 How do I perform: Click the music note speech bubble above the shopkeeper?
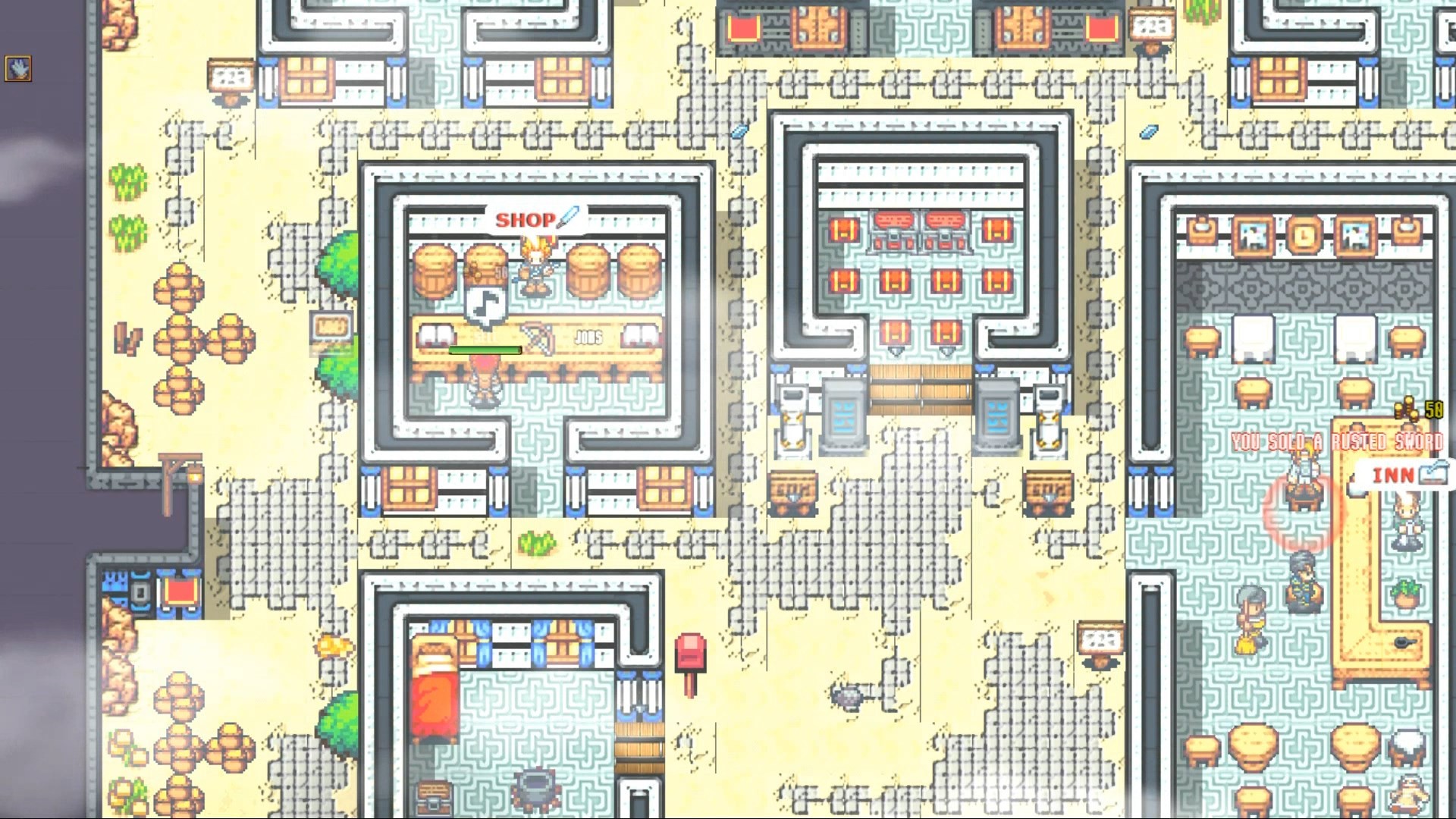point(485,303)
